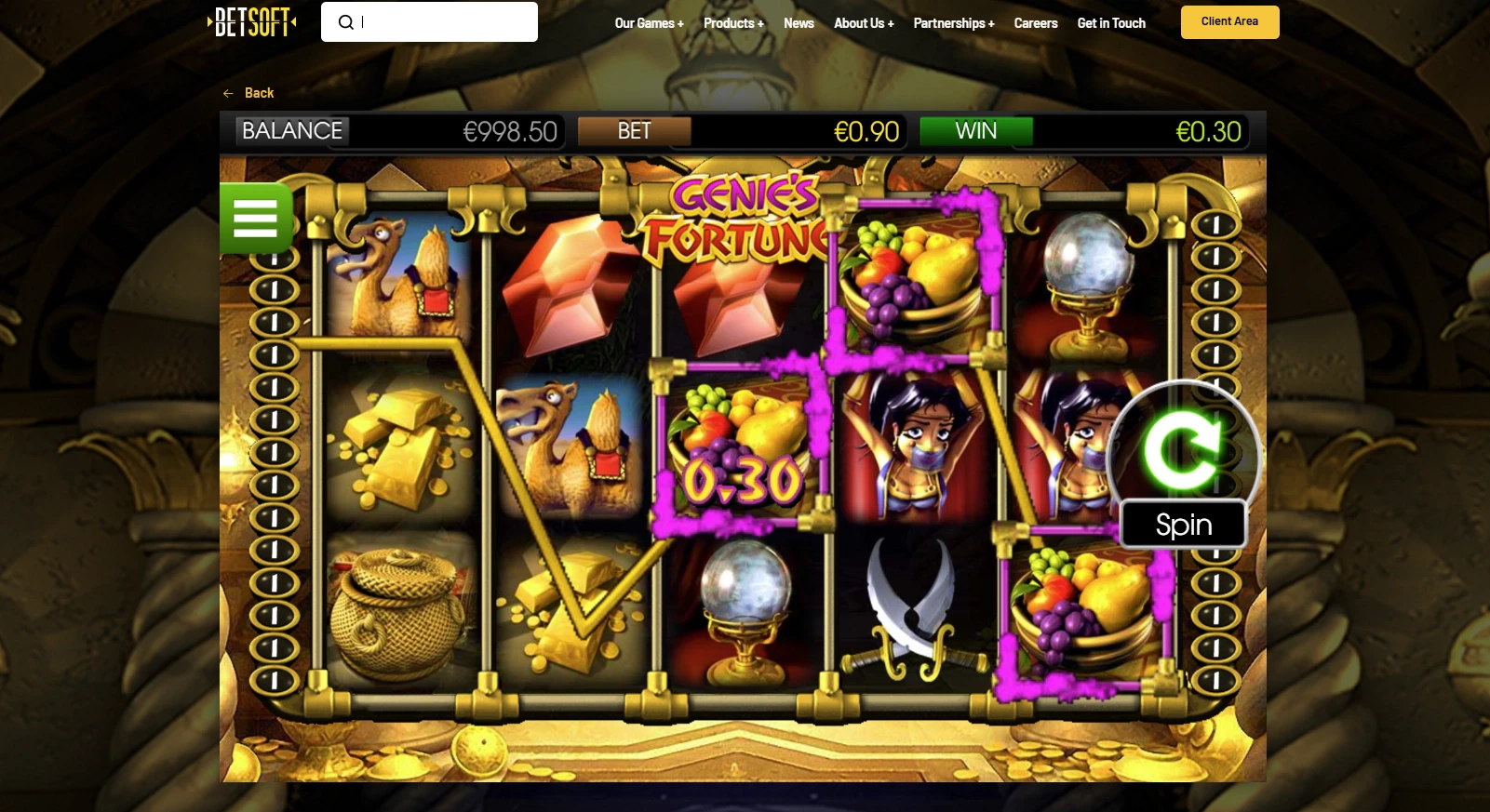Click the Client Area button
This screenshot has width=1490, height=812.
[x=1229, y=21]
